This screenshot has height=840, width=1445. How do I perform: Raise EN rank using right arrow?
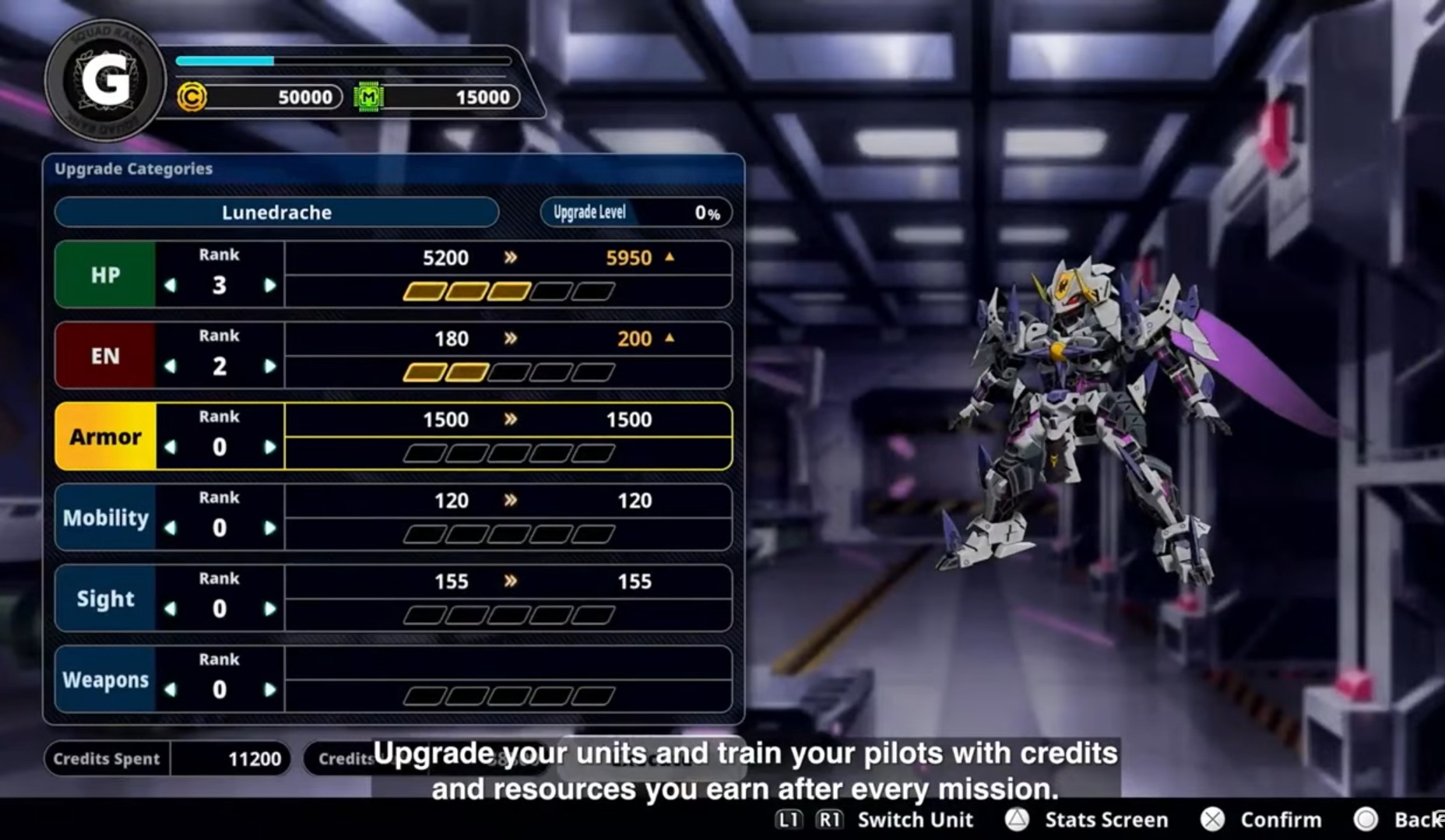point(269,367)
